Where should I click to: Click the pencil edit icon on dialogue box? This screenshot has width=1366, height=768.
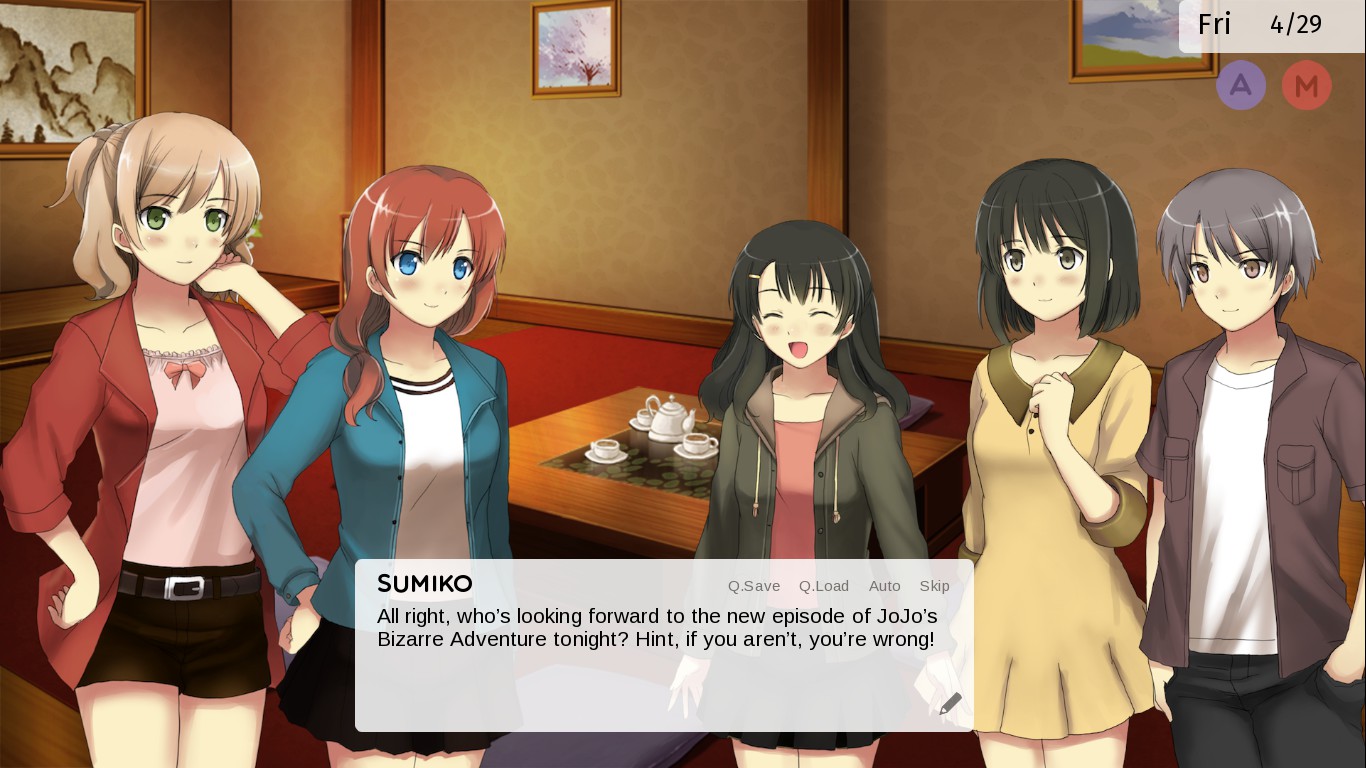[x=950, y=703]
